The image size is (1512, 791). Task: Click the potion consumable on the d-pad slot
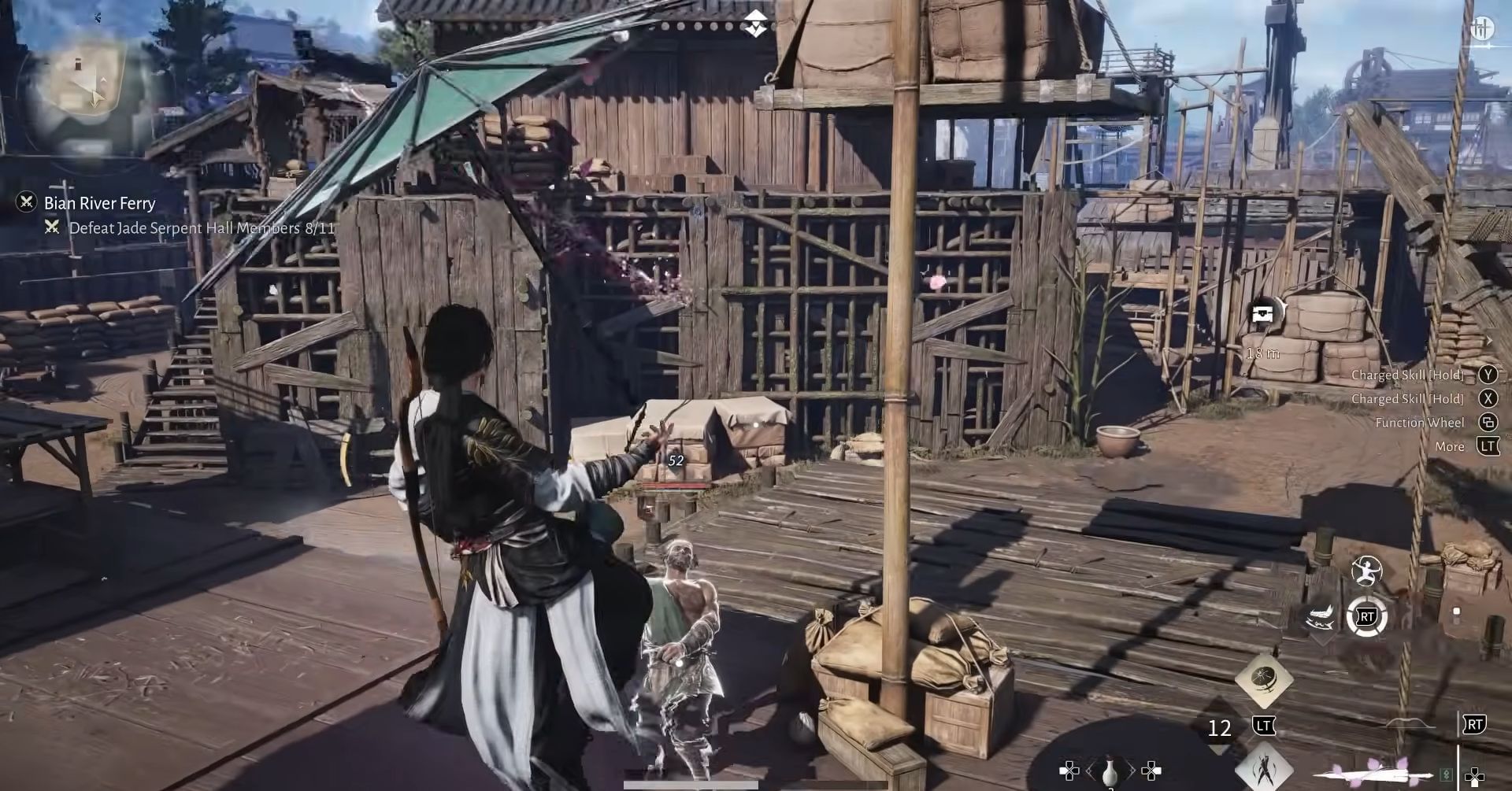(x=1110, y=771)
